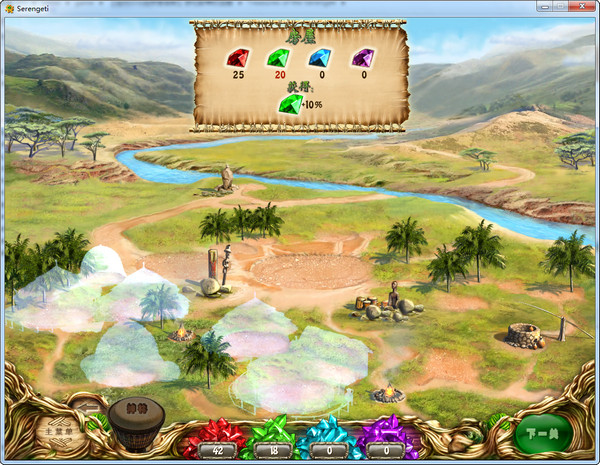This screenshot has height=465, width=600.
Task: Select the drum button
Action: point(136,422)
